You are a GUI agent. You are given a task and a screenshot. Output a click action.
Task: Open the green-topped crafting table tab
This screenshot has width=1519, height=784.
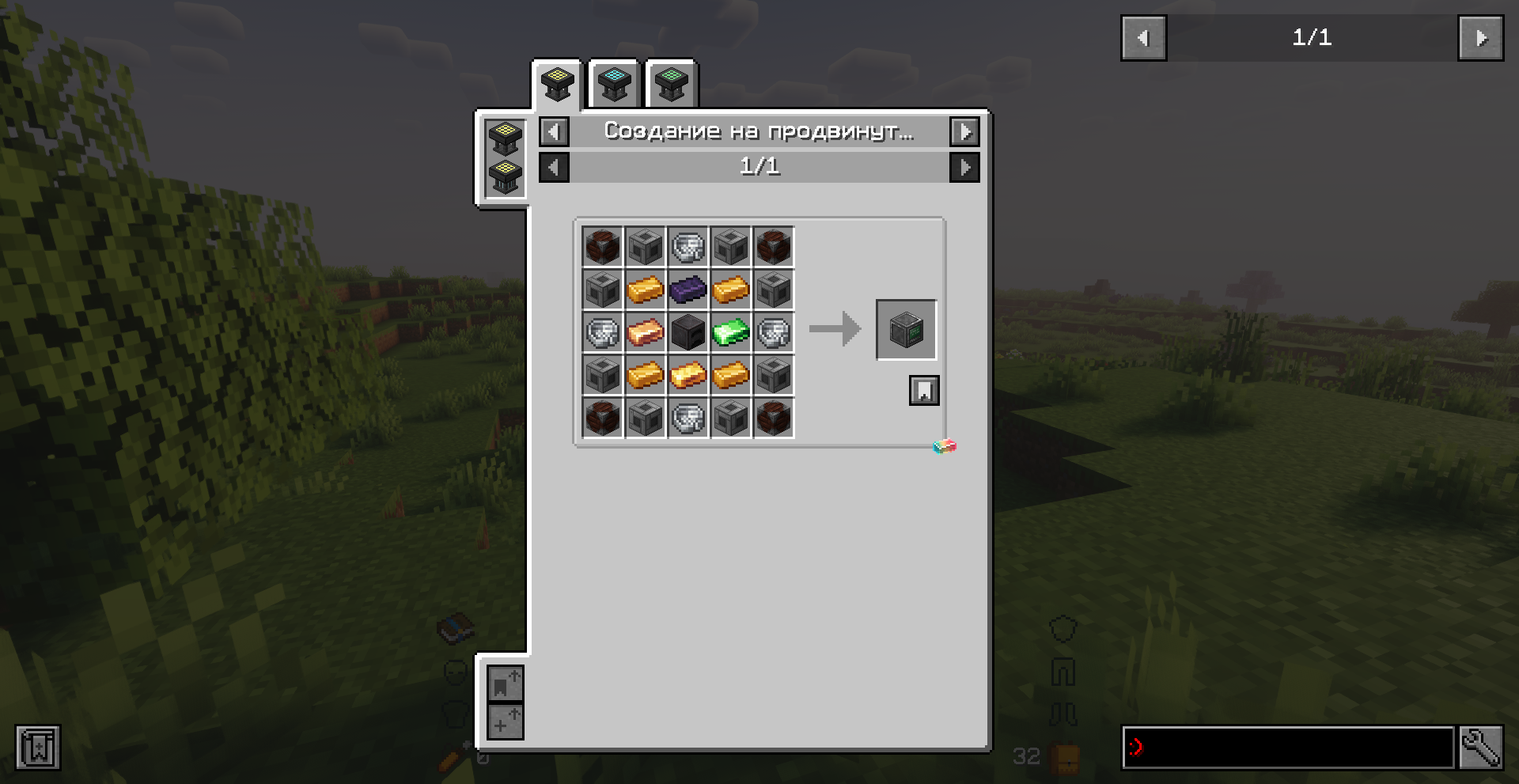tap(671, 84)
